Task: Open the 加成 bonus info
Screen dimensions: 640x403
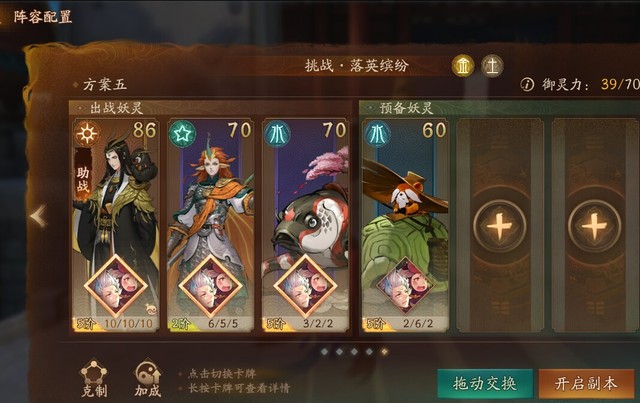Action: [x=148, y=377]
